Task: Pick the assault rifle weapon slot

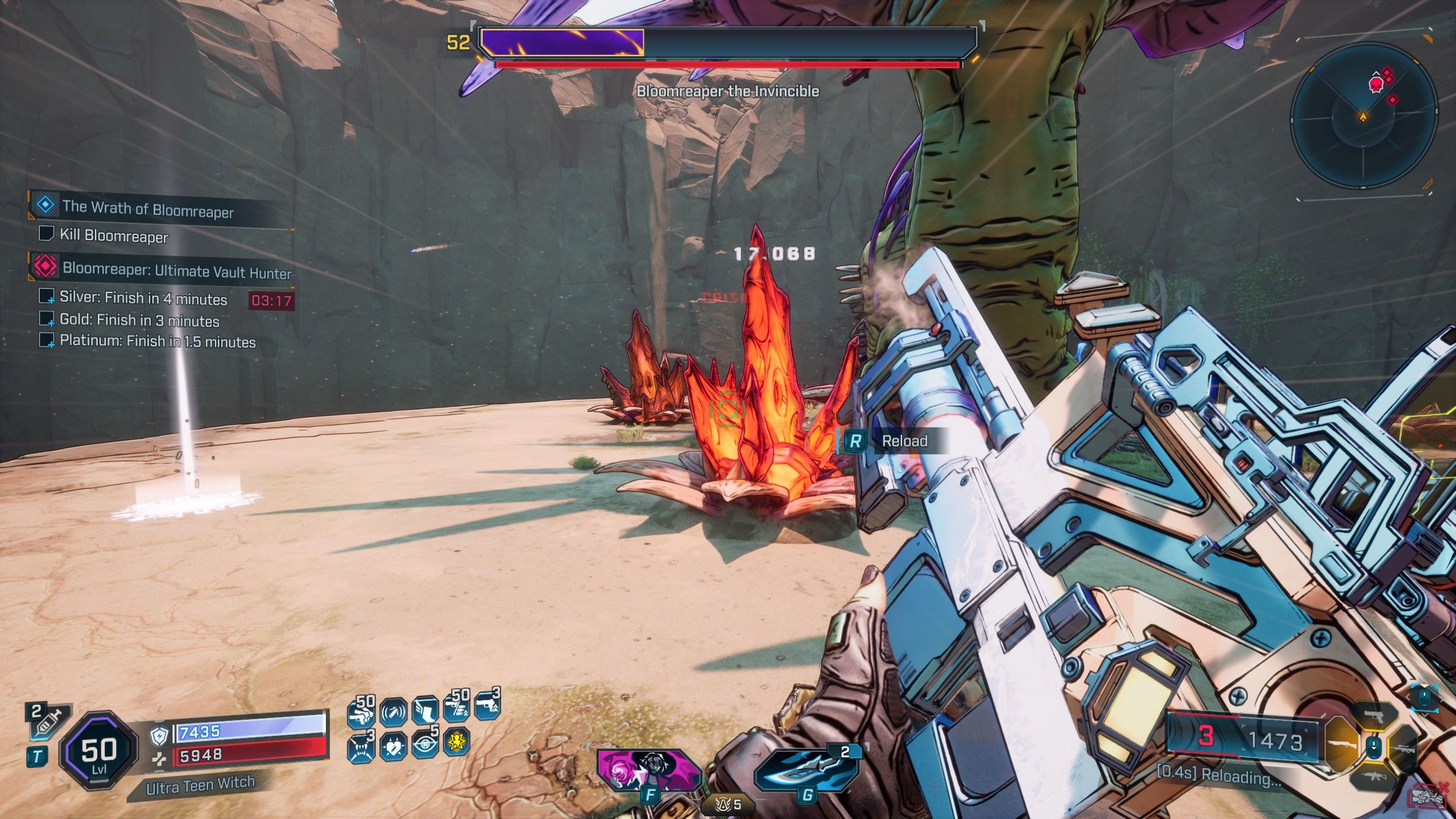Action: click(x=1373, y=776)
